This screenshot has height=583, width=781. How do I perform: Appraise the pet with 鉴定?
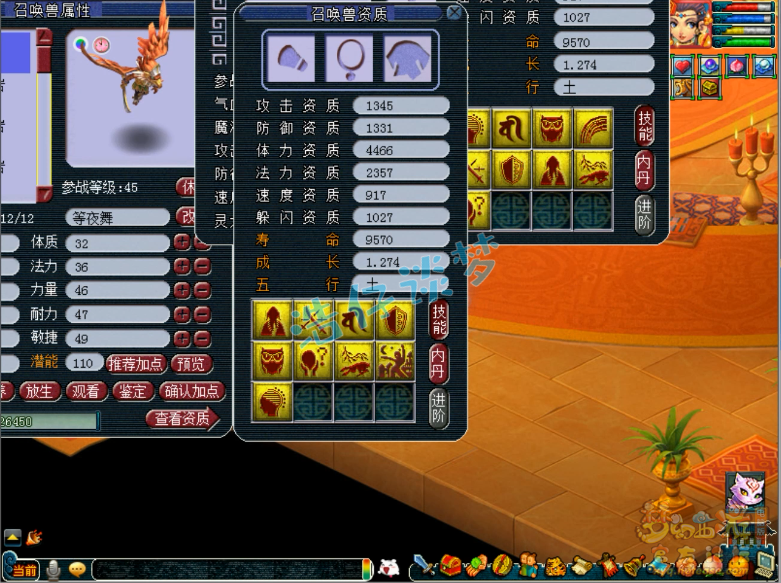pos(133,392)
